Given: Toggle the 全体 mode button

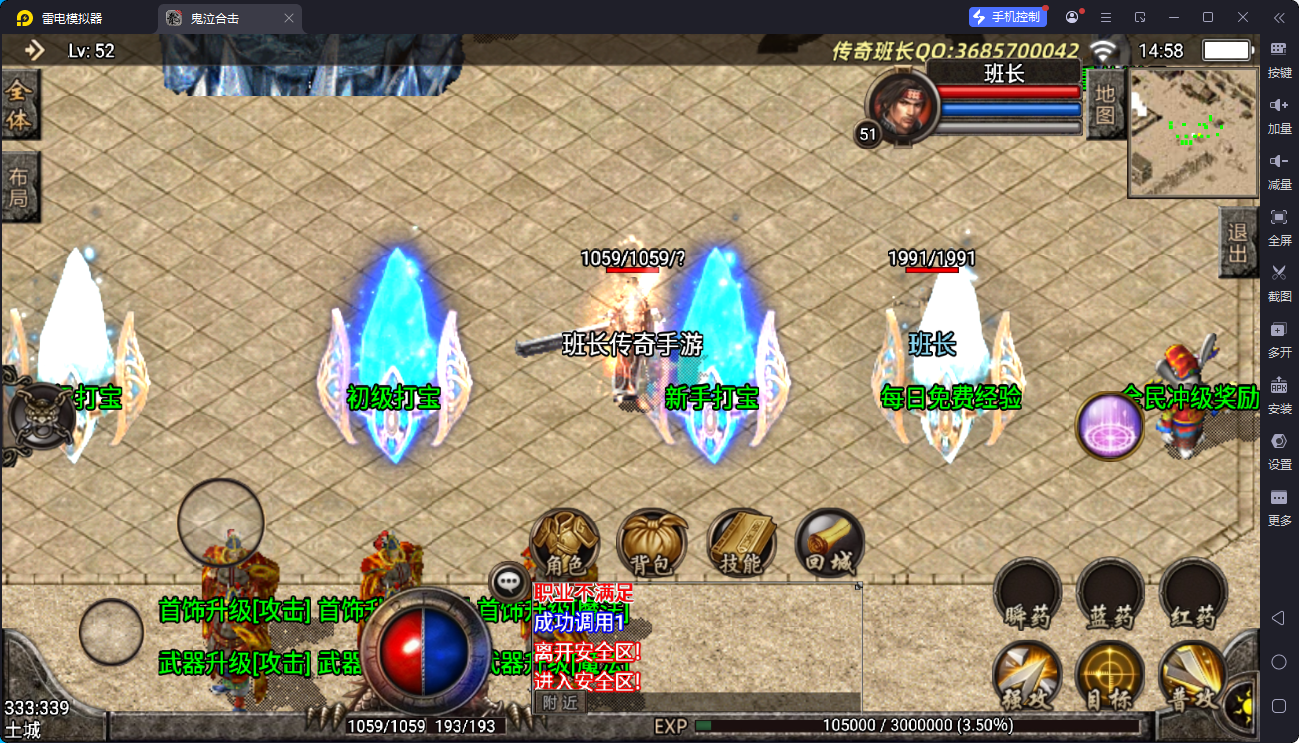Looking at the screenshot, I should (x=19, y=106).
